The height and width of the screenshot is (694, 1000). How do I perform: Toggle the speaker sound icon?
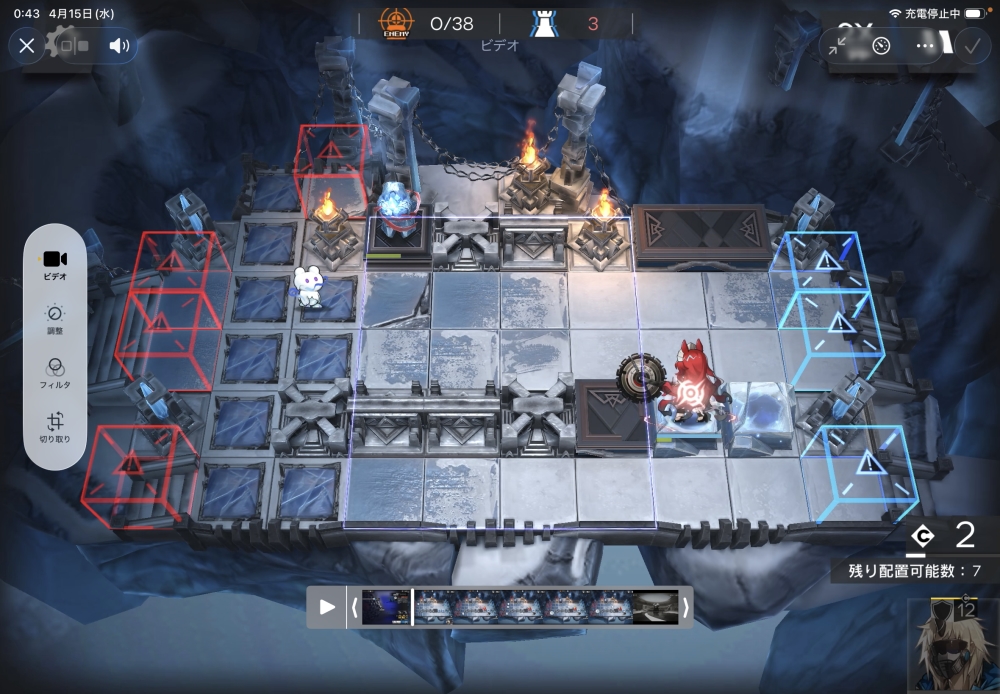(x=119, y=45)
